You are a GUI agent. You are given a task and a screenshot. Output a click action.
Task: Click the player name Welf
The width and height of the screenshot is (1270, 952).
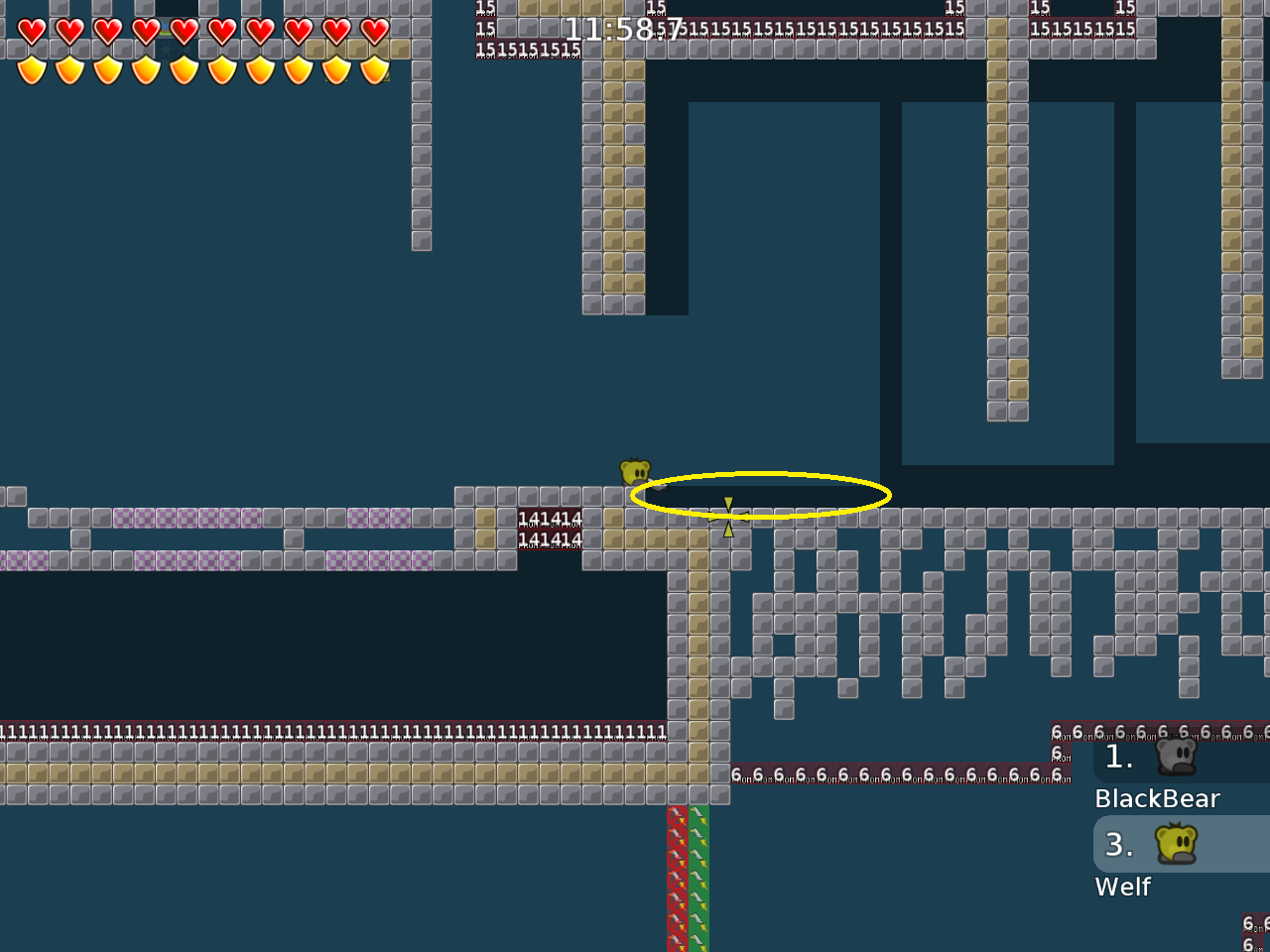(x=1122, y=888)
